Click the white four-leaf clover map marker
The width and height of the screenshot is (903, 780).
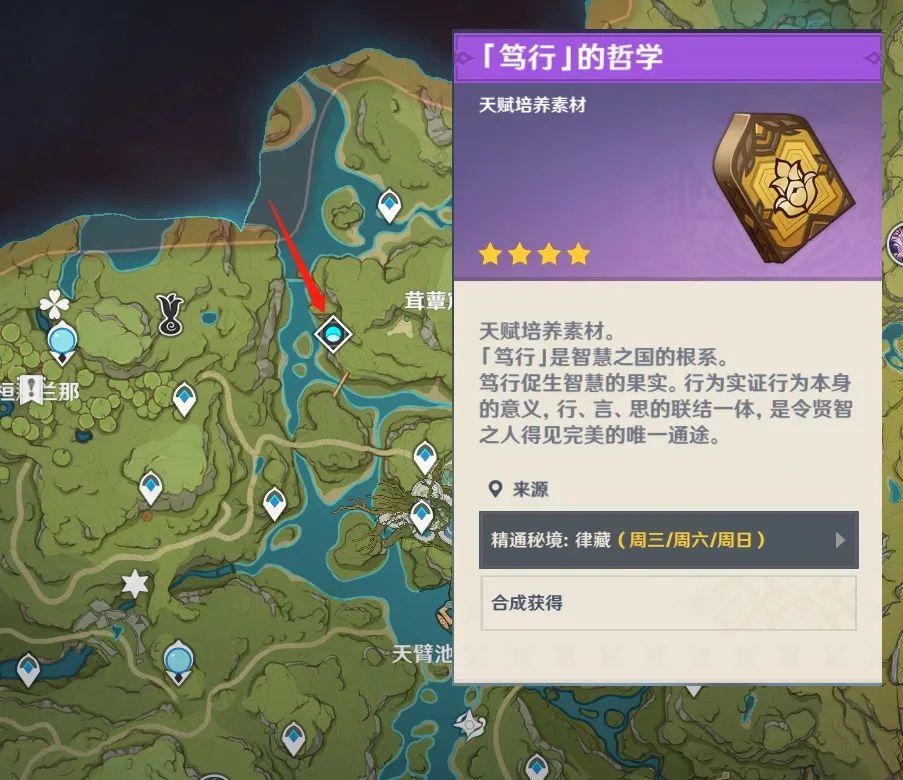(x=53, y=304)
